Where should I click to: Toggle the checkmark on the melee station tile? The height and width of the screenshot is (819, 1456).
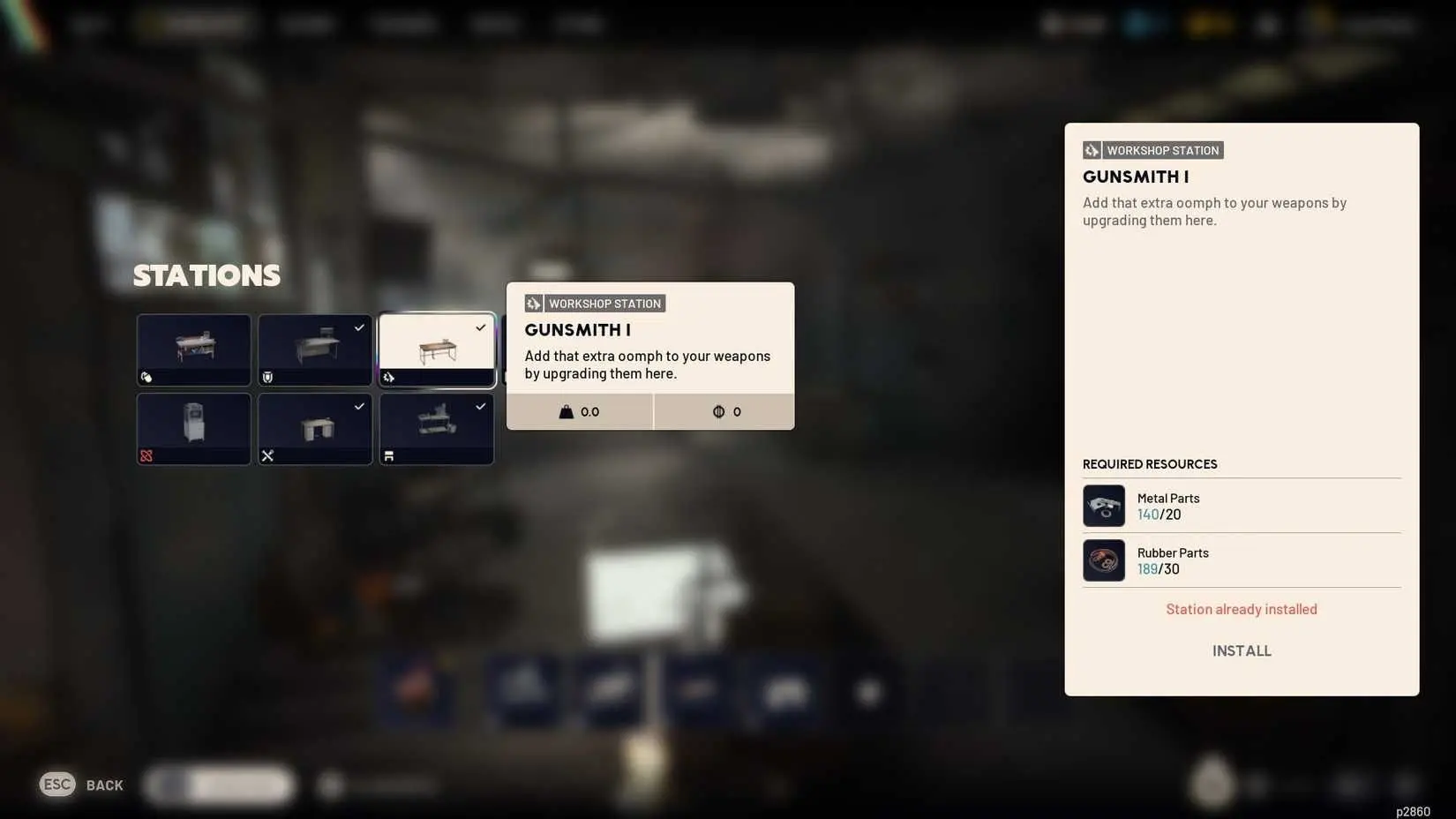(358, 407)
